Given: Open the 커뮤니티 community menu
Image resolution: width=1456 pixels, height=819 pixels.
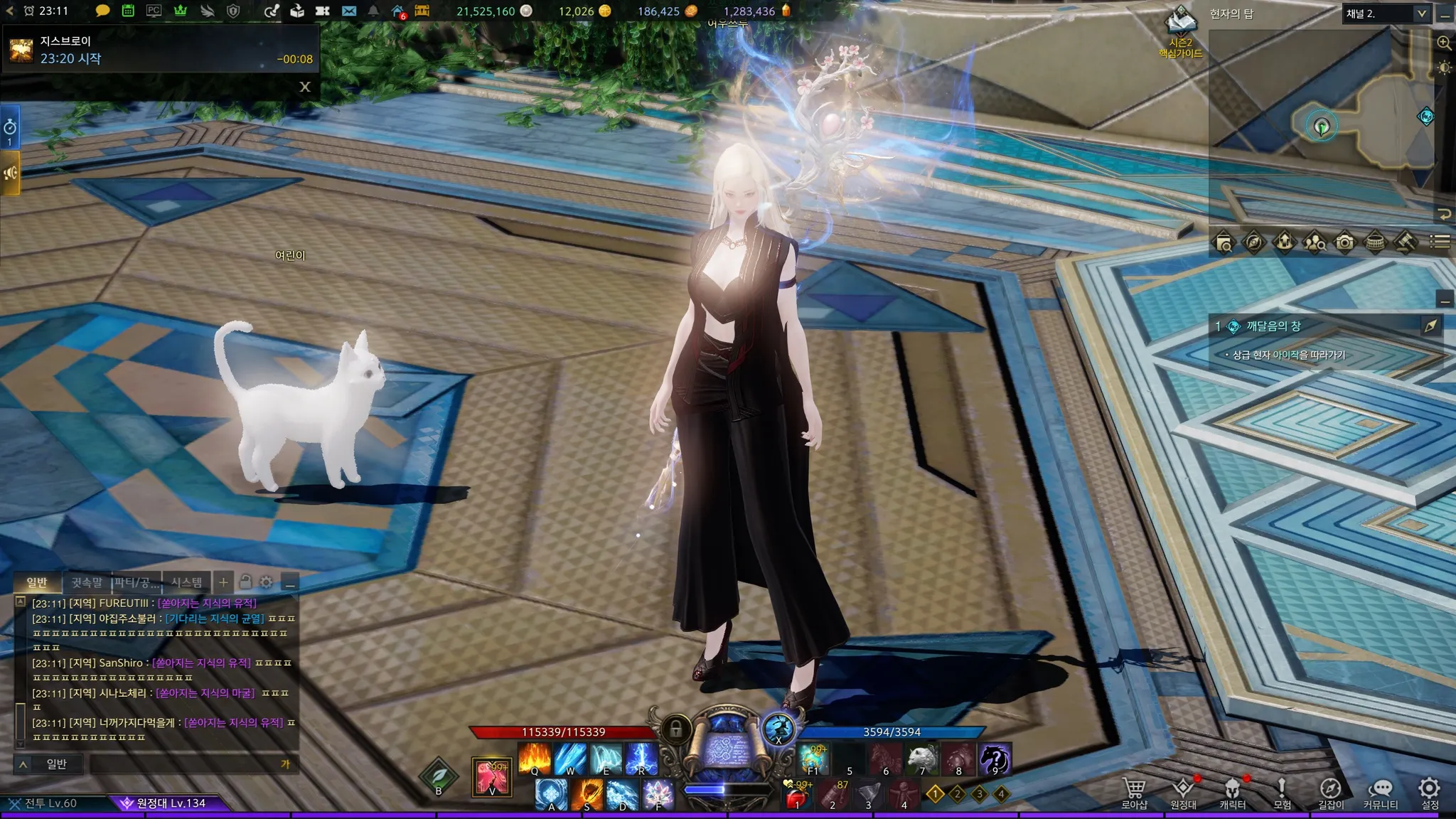Looking at the screenshot, I should click(1380, 792).
